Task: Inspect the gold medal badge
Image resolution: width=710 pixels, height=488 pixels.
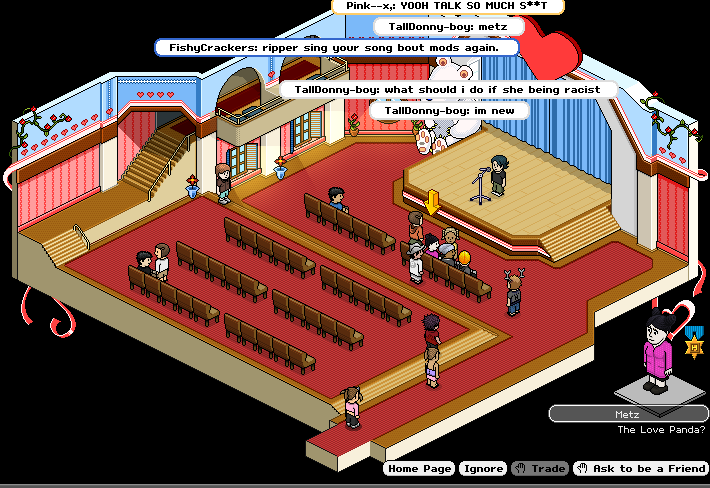Action: tap(692, 345)
